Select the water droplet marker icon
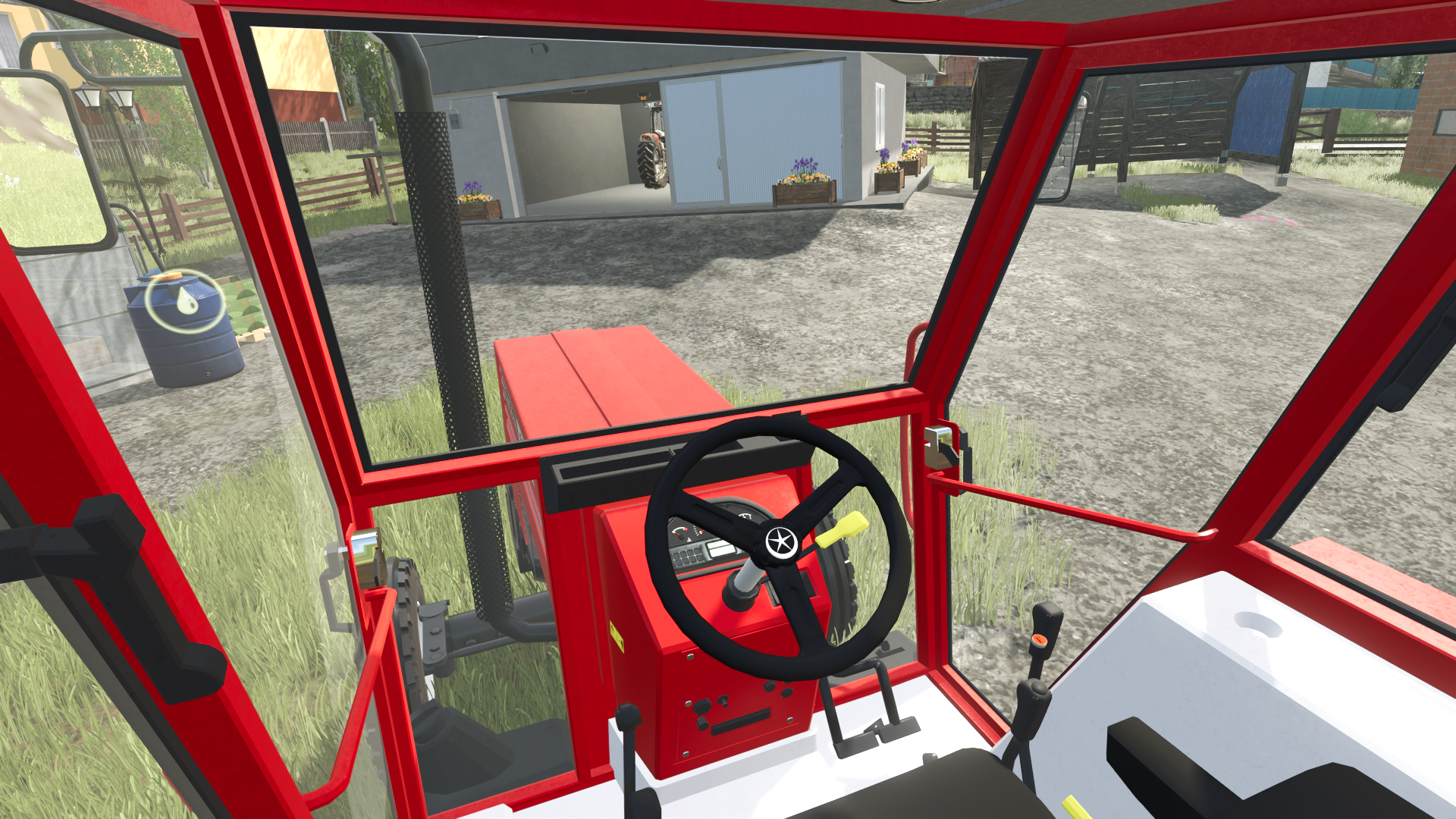1456x819 pixels. click(186, 301)
